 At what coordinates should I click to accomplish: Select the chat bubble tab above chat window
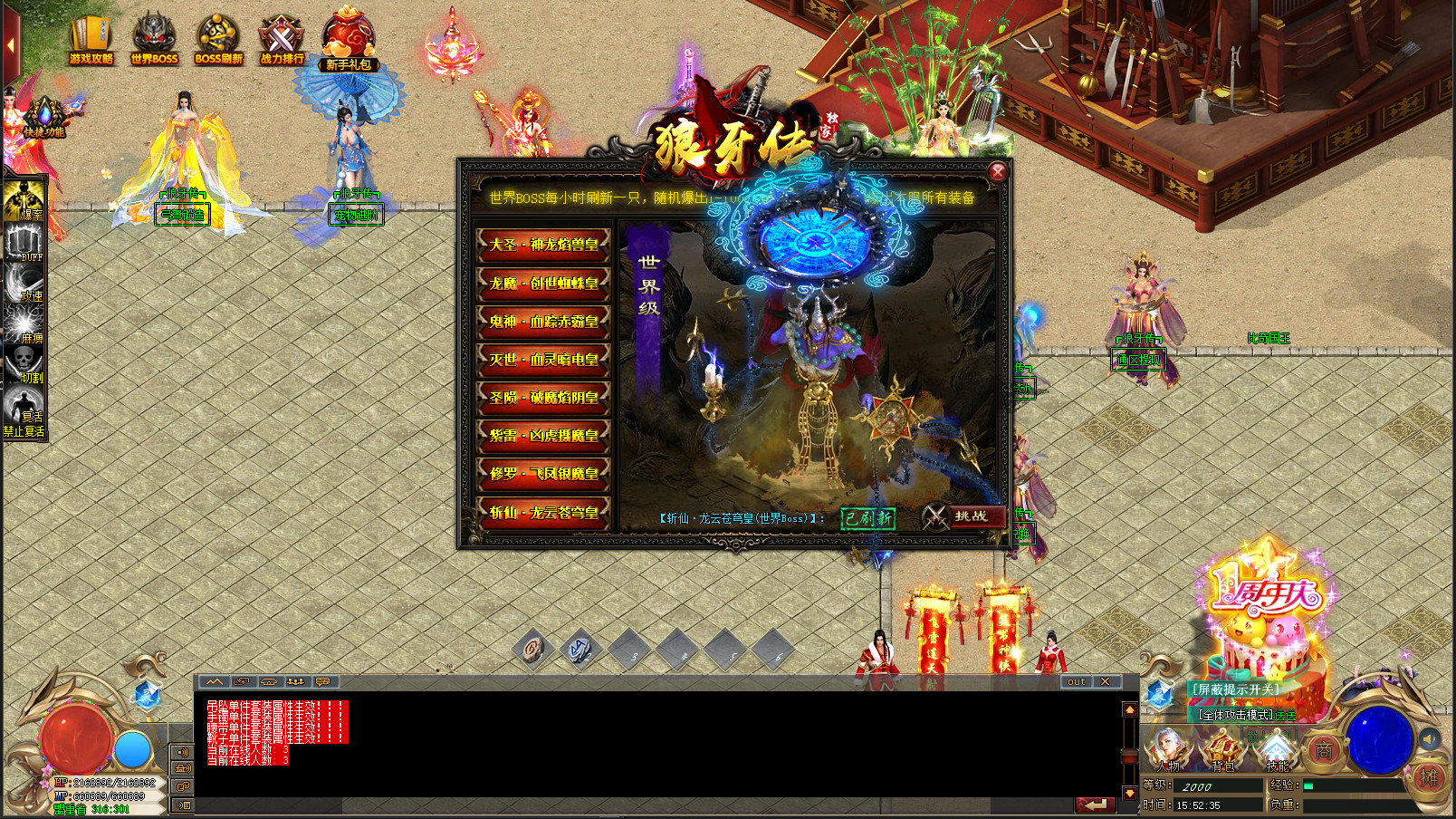point(322,681)
